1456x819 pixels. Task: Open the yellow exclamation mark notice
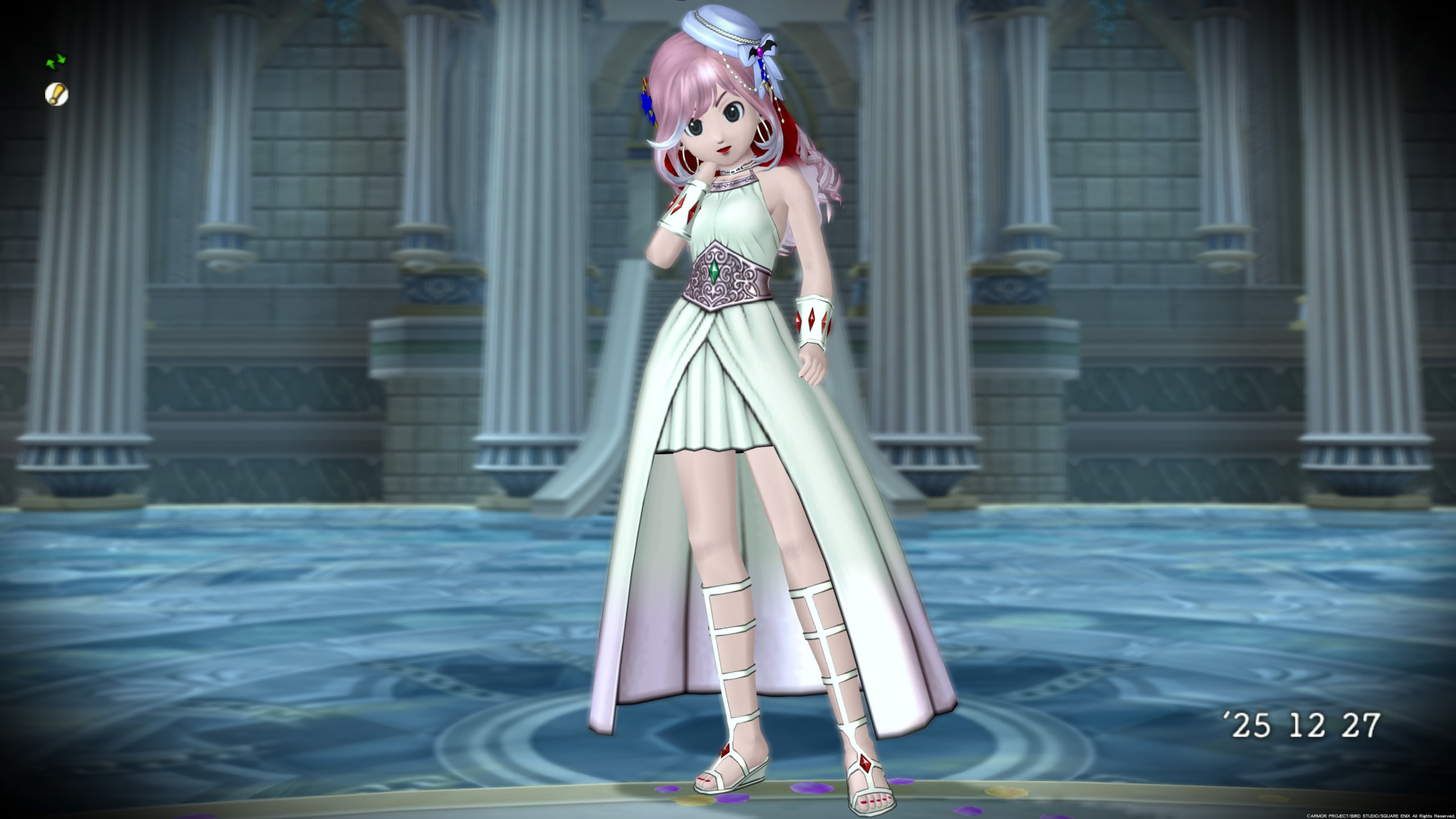56,94
